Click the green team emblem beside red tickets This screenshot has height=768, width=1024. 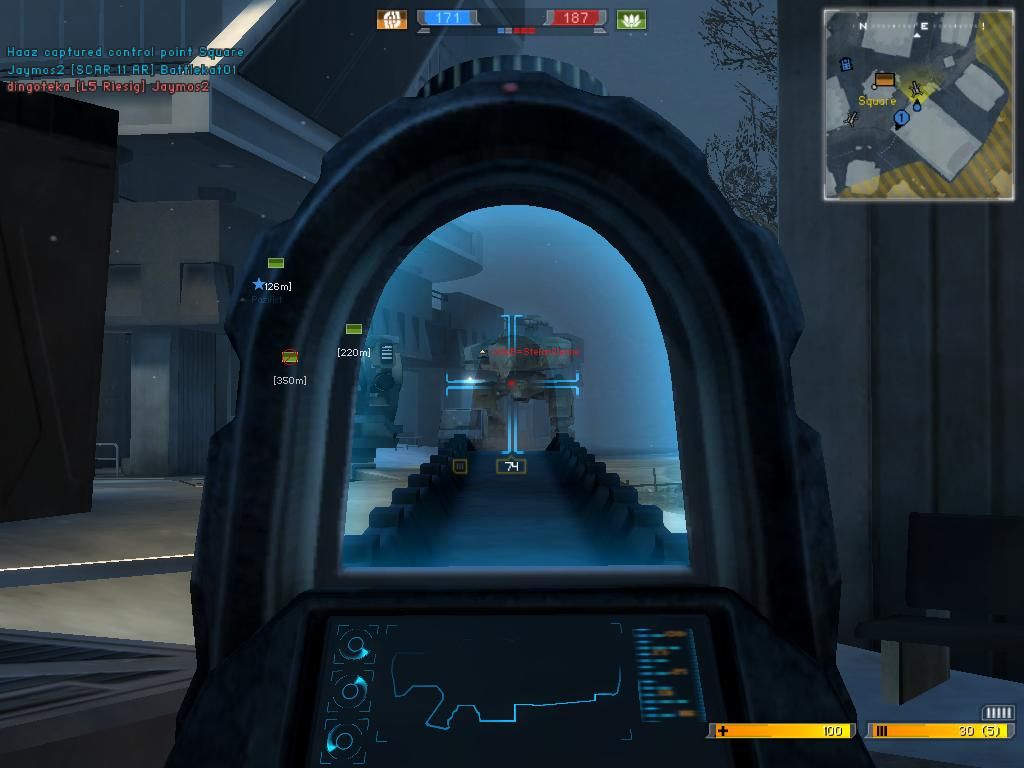tap(631, 19)
